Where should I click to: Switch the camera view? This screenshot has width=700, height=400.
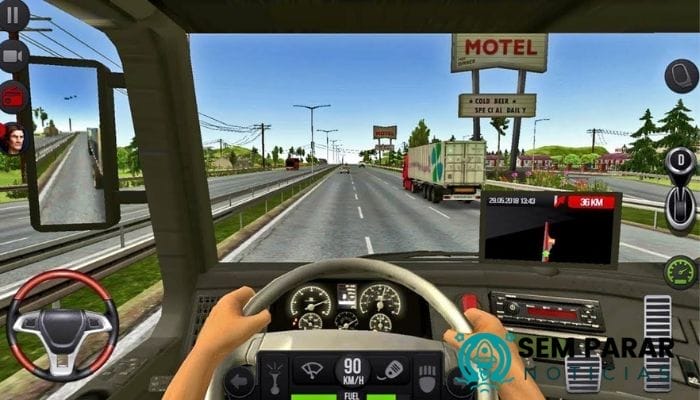pyautogui.click(x=13, y=56)
